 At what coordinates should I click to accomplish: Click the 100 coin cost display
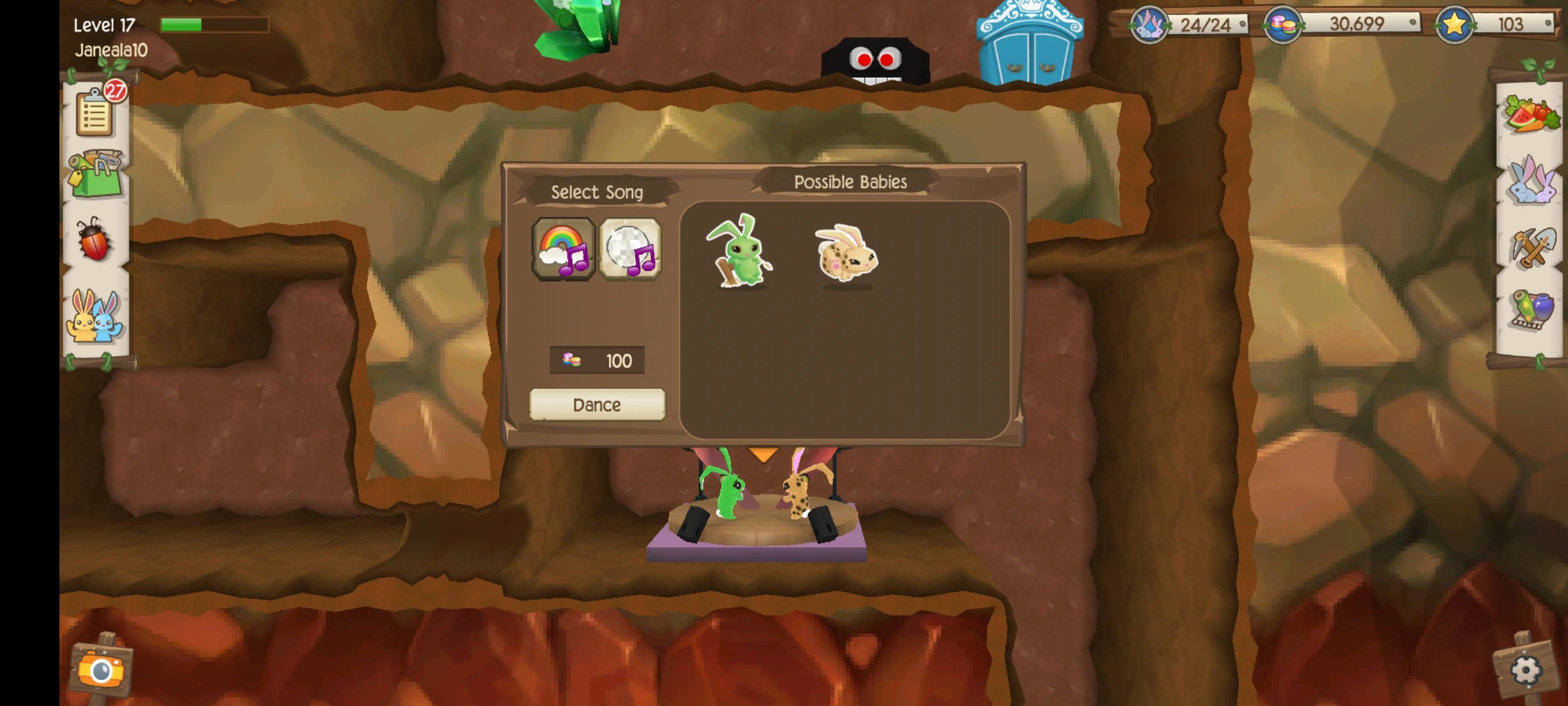(597, 360)
